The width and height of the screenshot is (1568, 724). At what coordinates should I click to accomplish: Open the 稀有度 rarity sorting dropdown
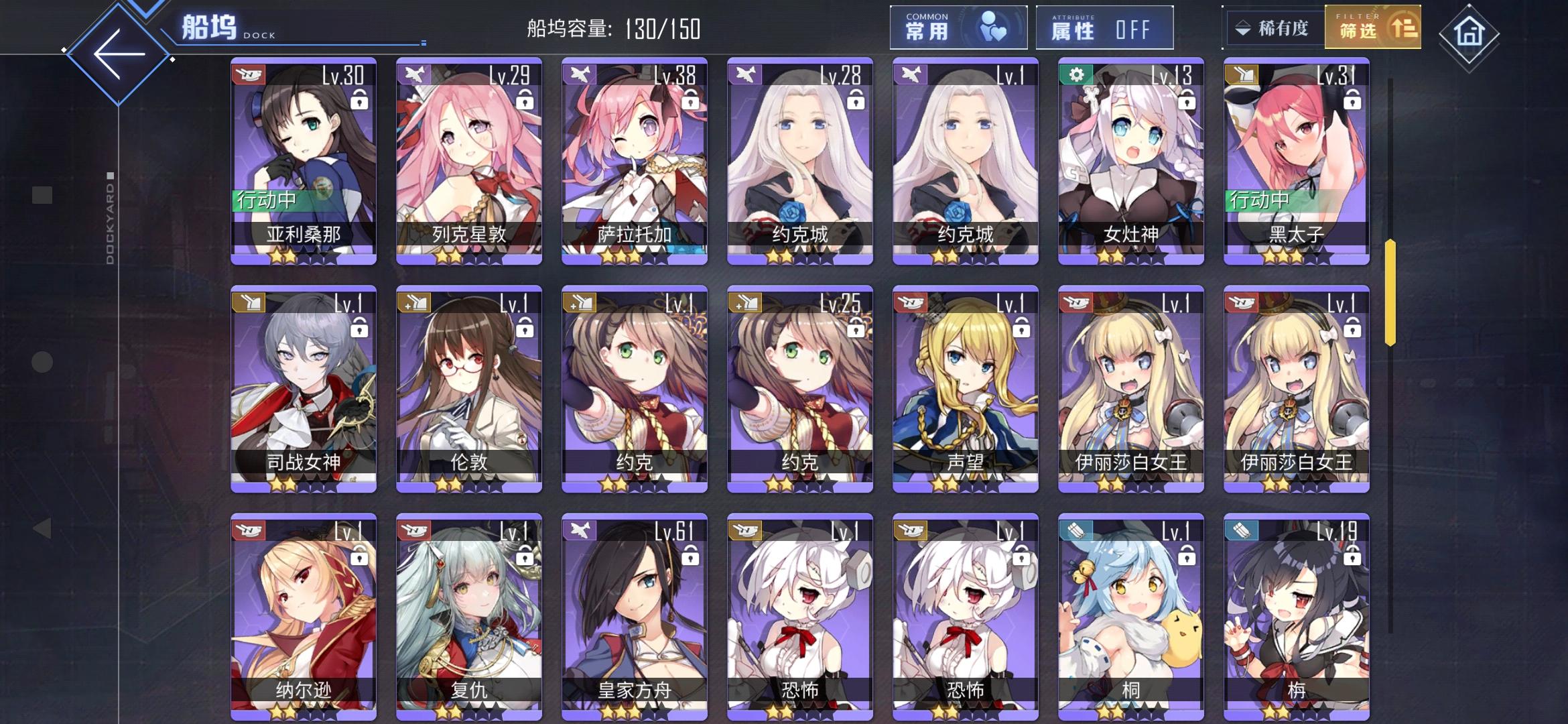(x=1273, y=28)
